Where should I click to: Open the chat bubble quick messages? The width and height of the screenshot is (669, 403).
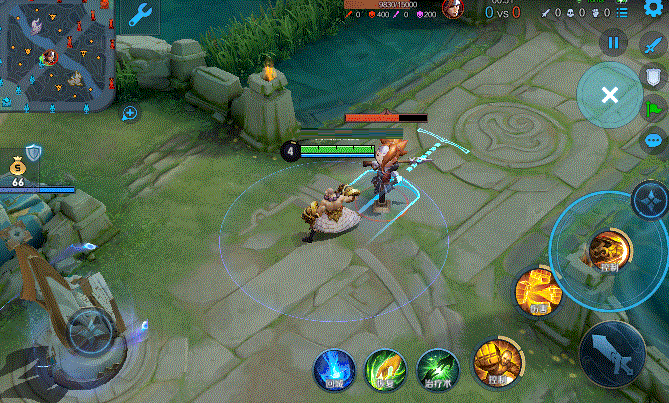pos(653,141)
